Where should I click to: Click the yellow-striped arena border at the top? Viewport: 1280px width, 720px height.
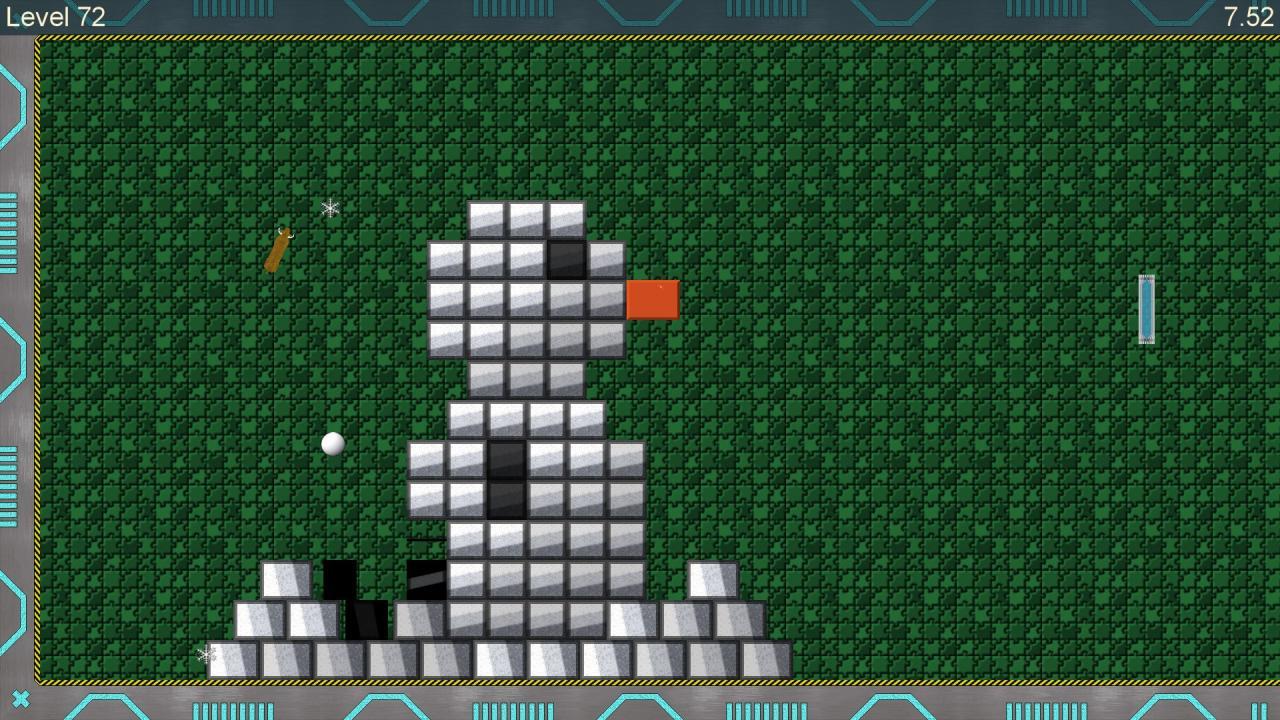point(640,38)
